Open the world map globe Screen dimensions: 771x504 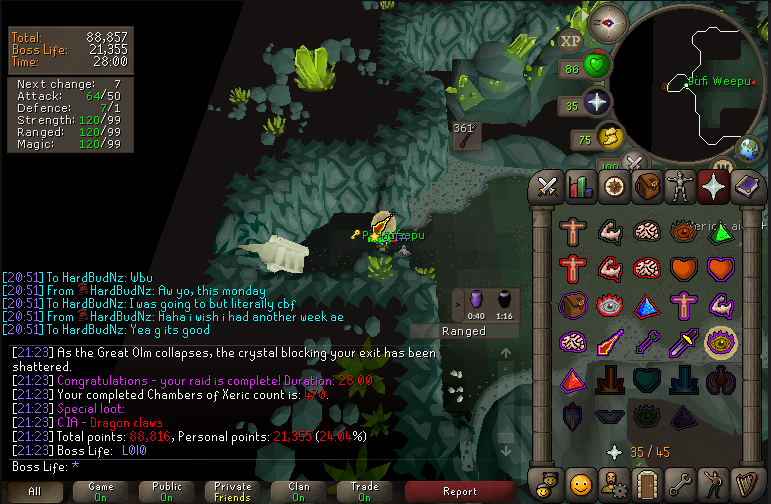point(748,148)
